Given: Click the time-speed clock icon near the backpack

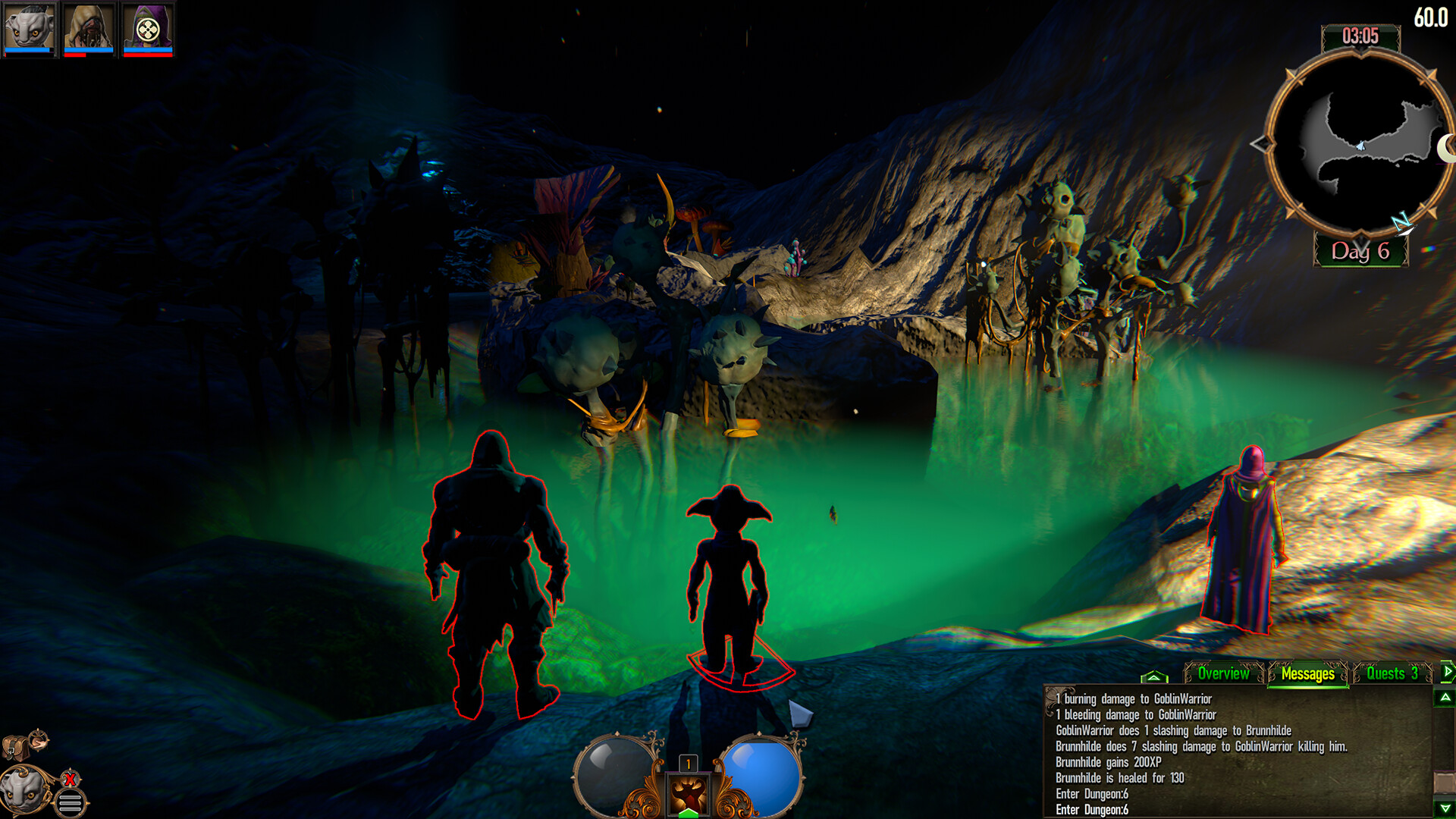Looking at the screenshot, I should pos(37,741).
